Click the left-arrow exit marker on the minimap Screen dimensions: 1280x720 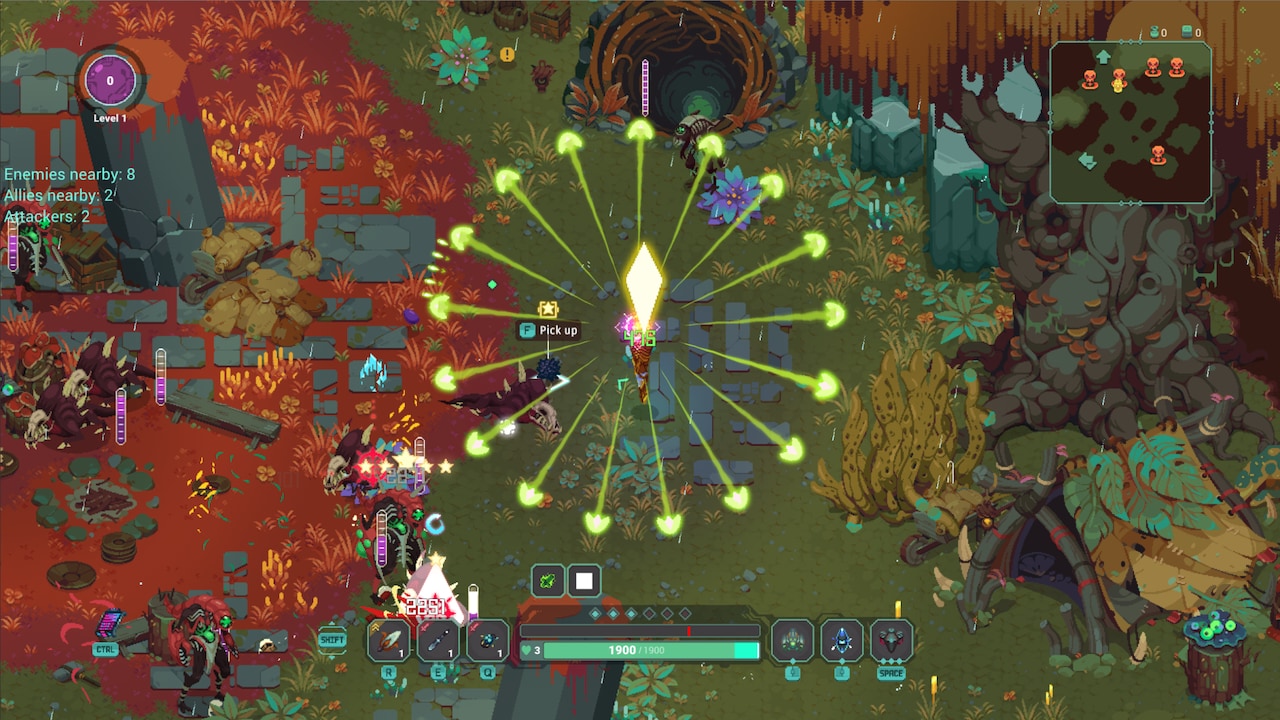click(1087, 159)
